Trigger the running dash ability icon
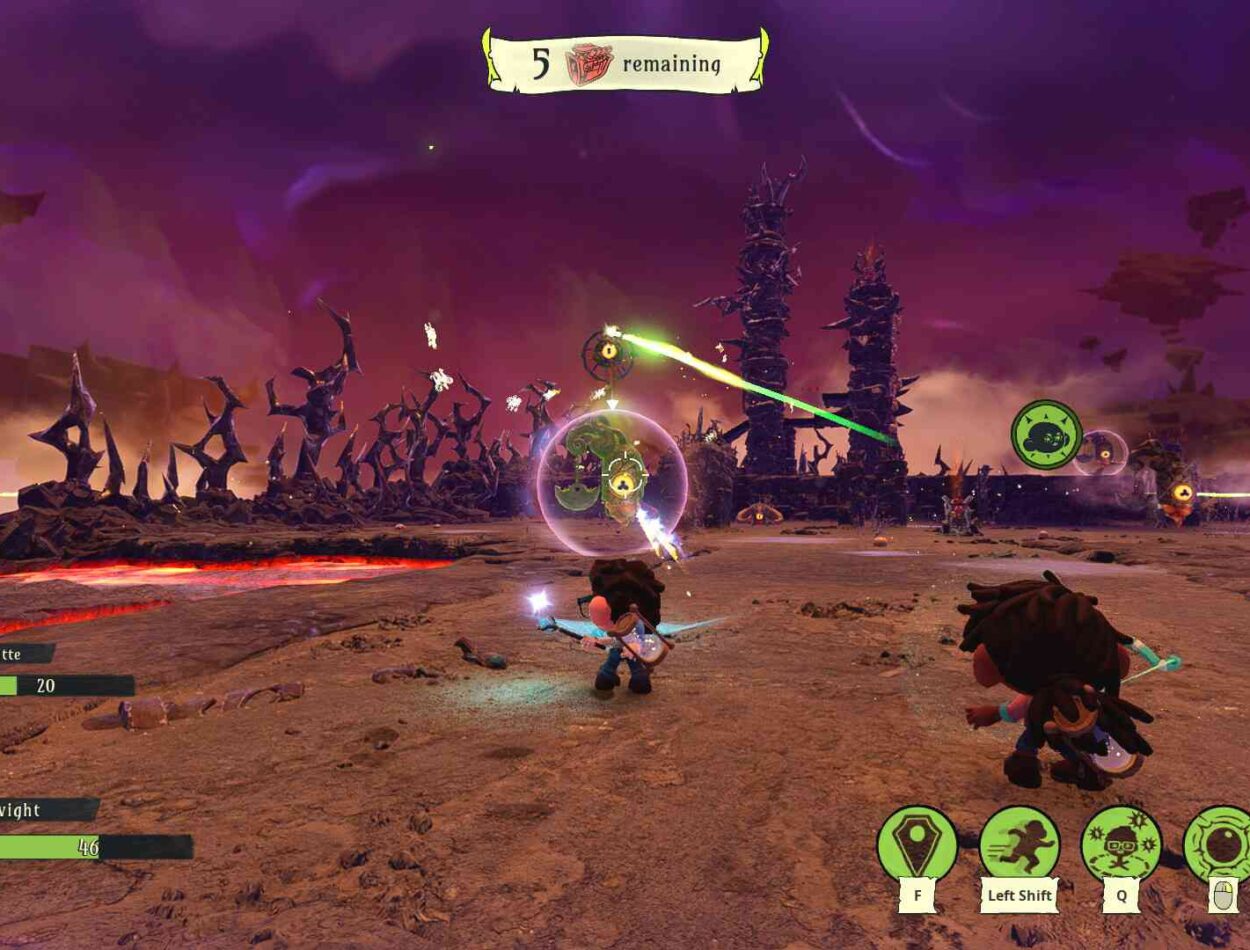The image size is (1250, 950). point(1019,844)
